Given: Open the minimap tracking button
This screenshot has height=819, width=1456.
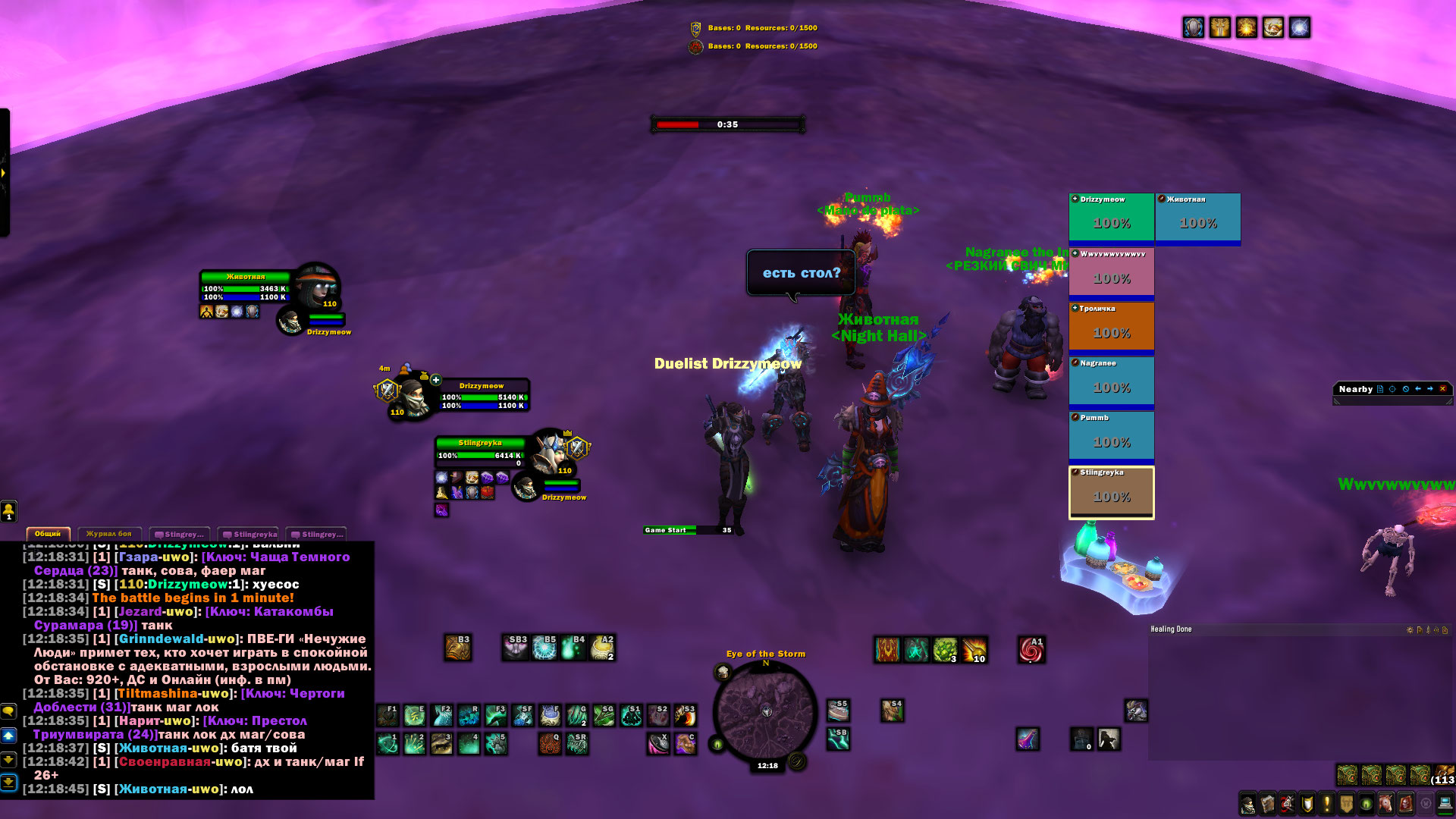Looking at the screenshot, I should [x=723, y=672].
